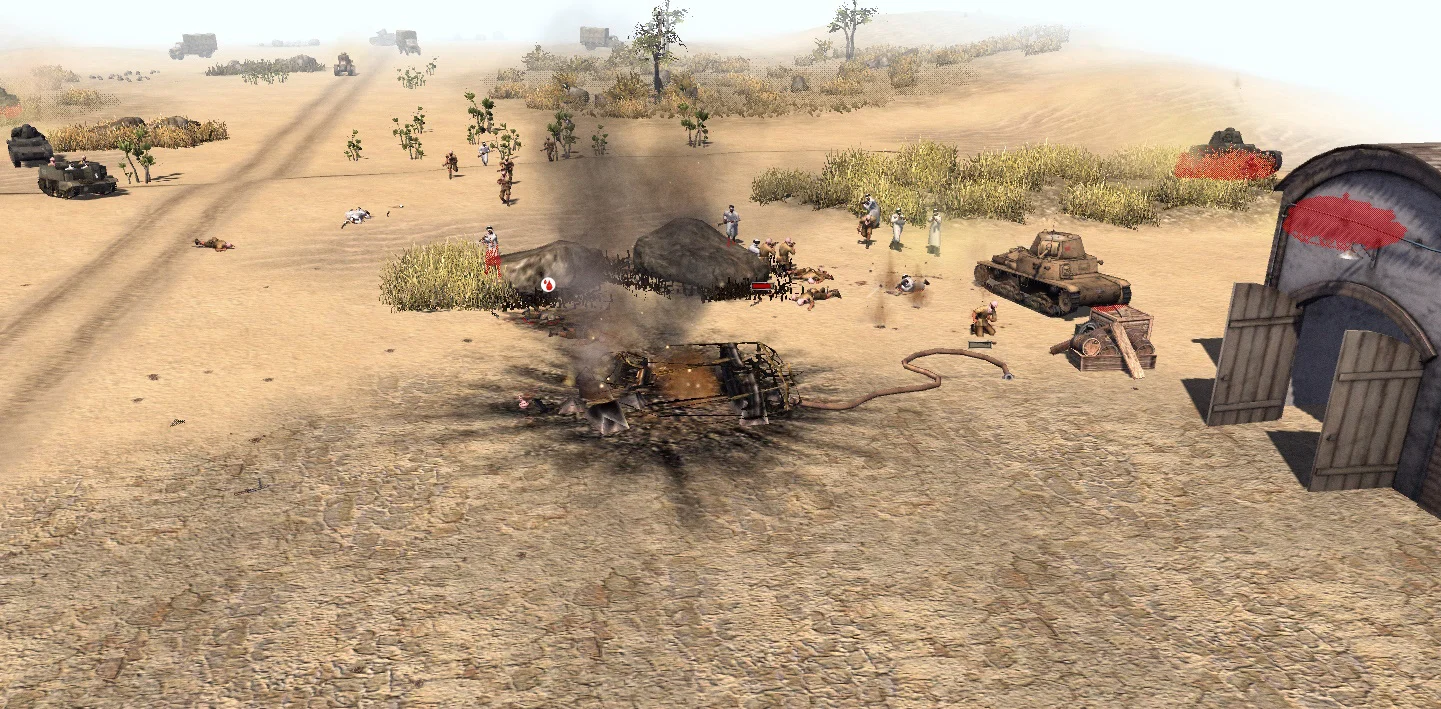Click the blood drop wounded-soldier marker
This screenshot has height=709, width=1441.
(x=548, y=285)
